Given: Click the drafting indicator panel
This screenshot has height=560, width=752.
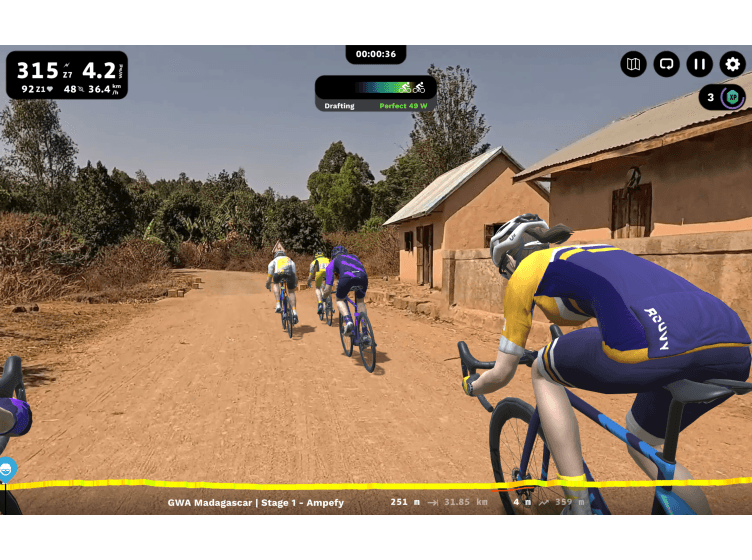Looking at the screenshot, I should (375, 93).
